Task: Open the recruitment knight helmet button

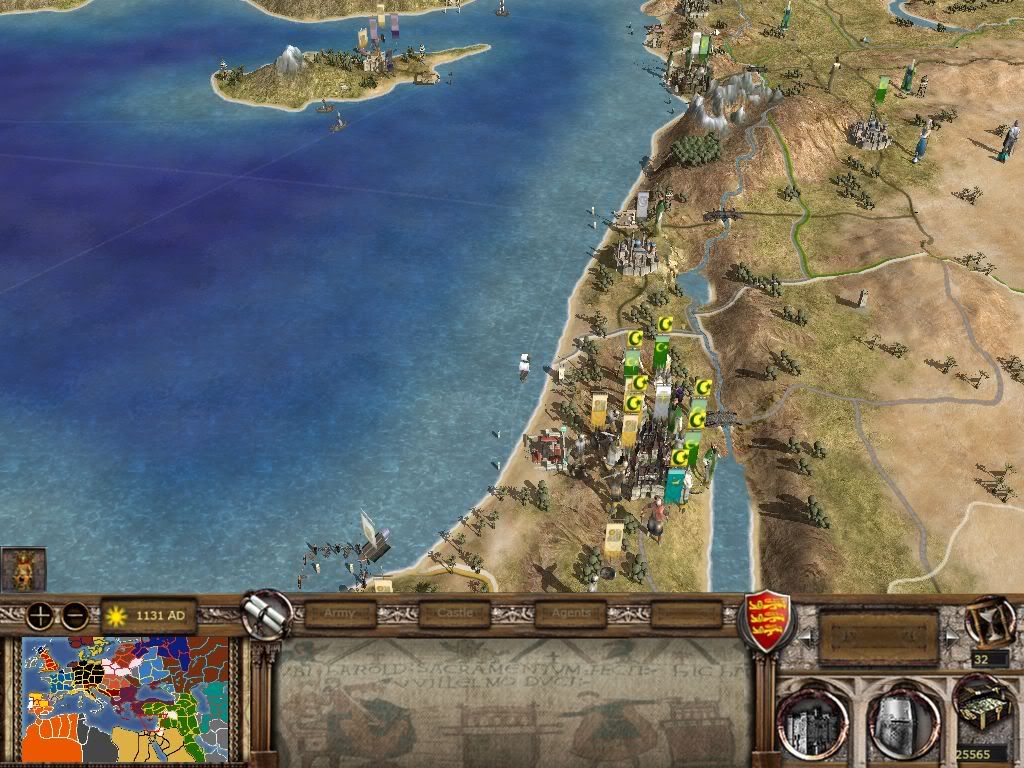Action: click(903, 718)
